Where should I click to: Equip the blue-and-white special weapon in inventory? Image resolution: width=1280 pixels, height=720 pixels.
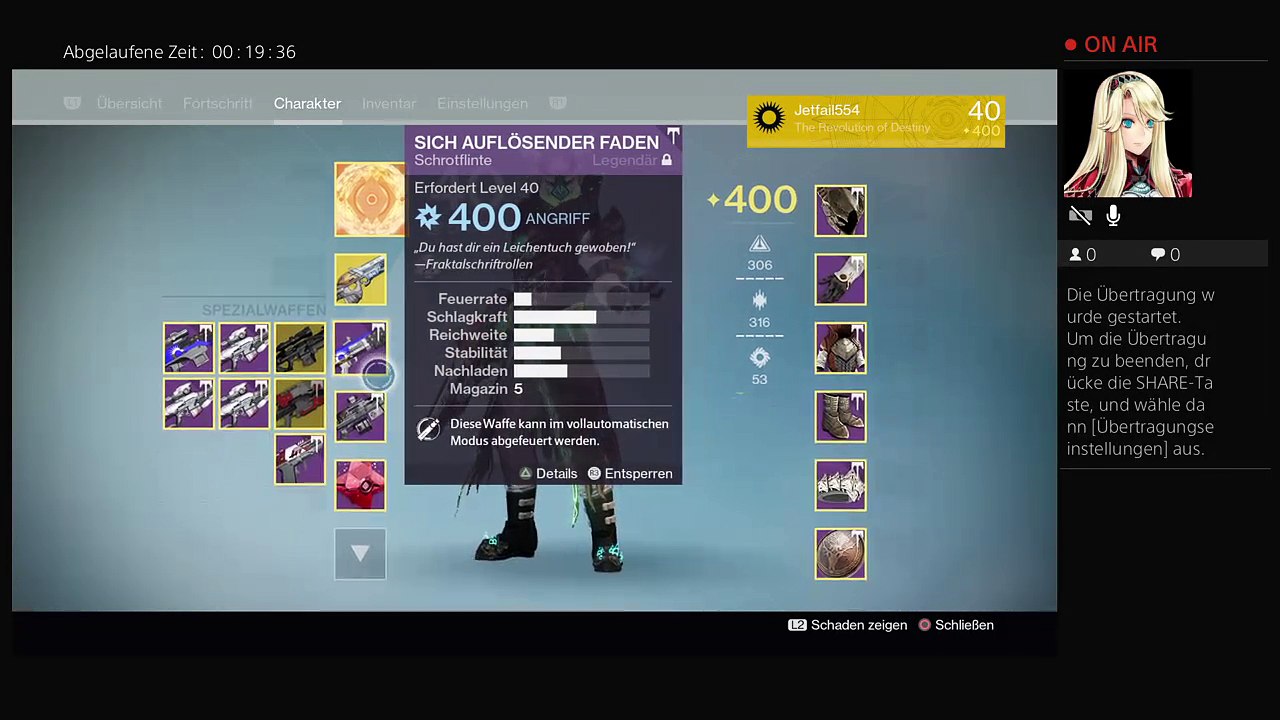click(189, 348)
